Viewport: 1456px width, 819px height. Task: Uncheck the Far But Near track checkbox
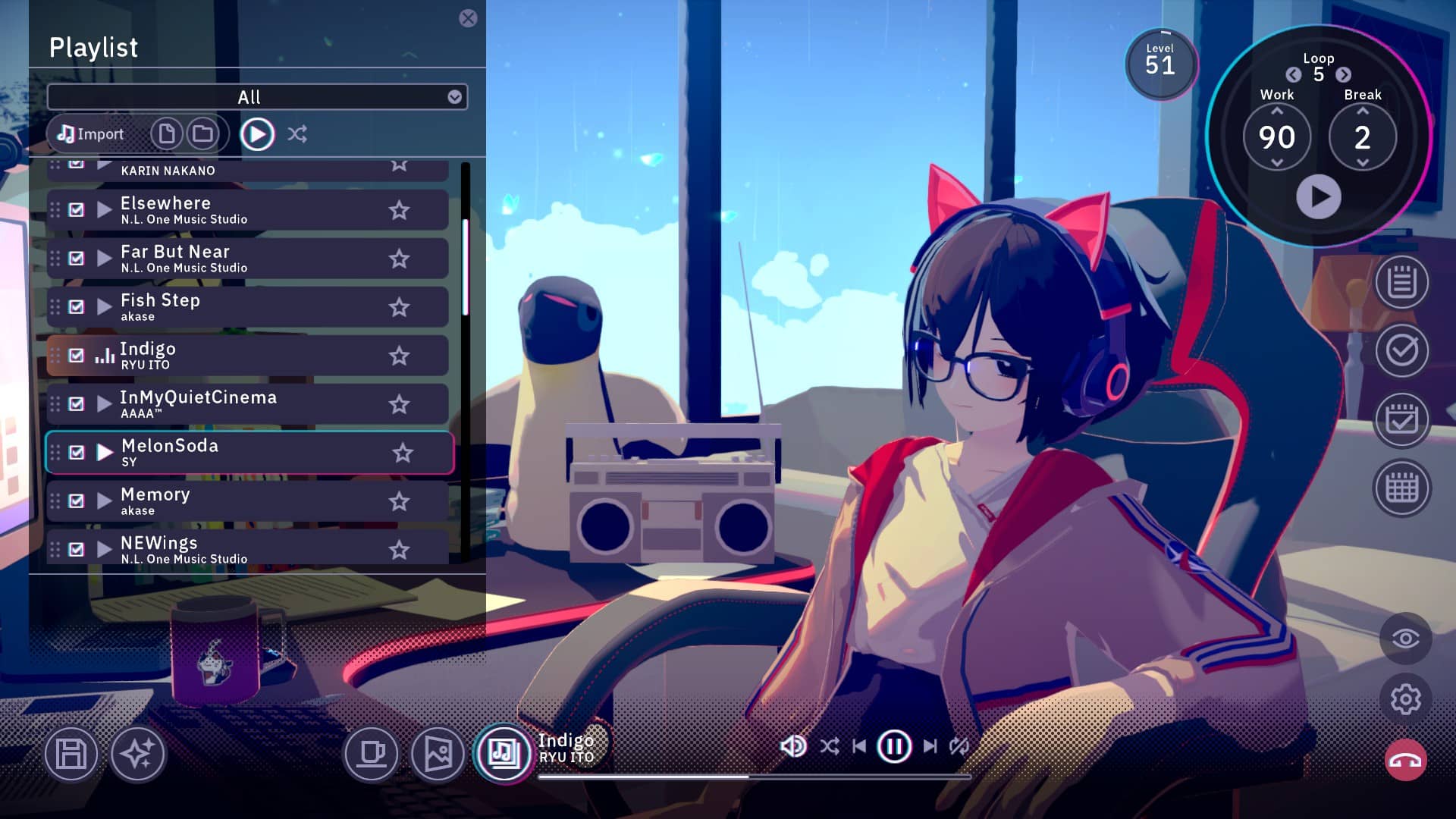(x=77, y=259)
